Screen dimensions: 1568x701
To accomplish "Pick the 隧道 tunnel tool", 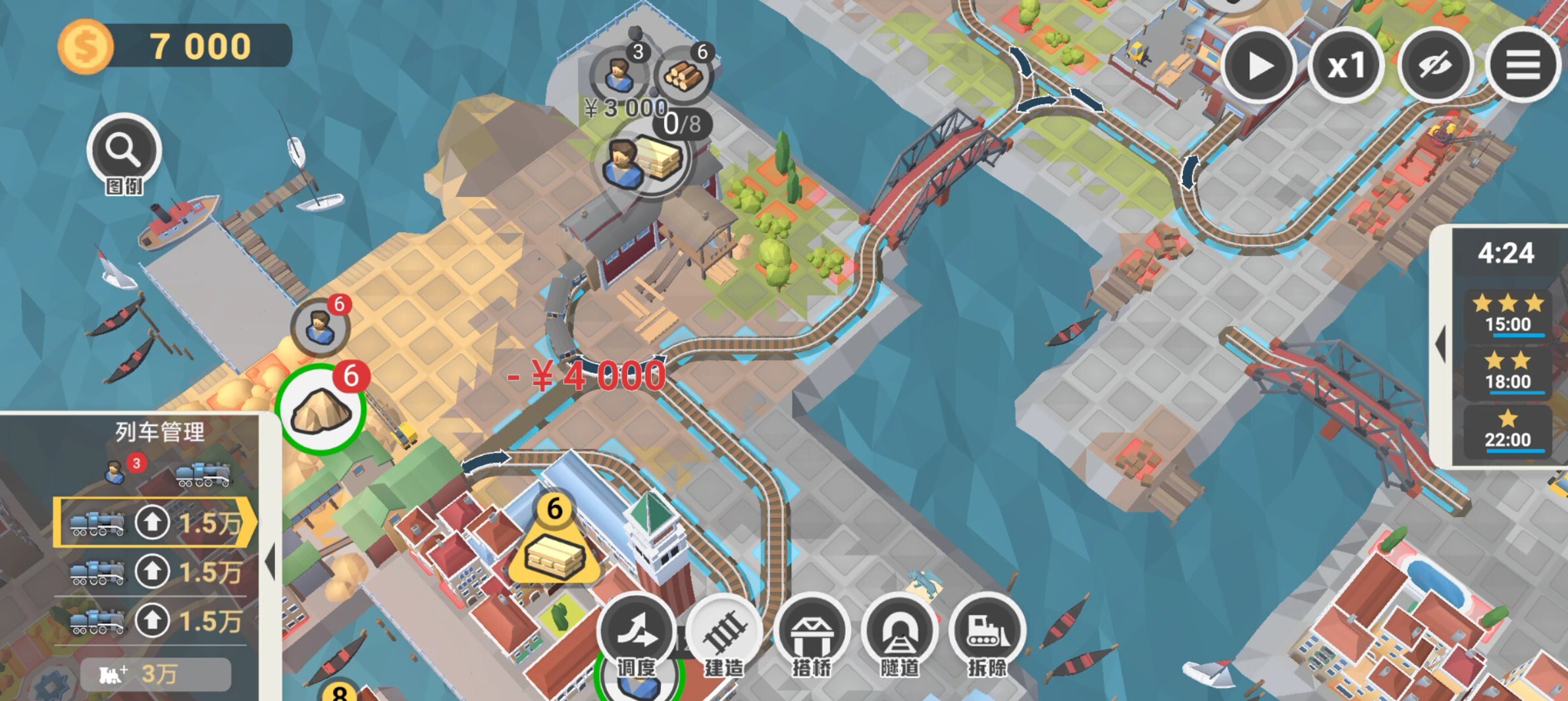I will [x=899, y=635].
